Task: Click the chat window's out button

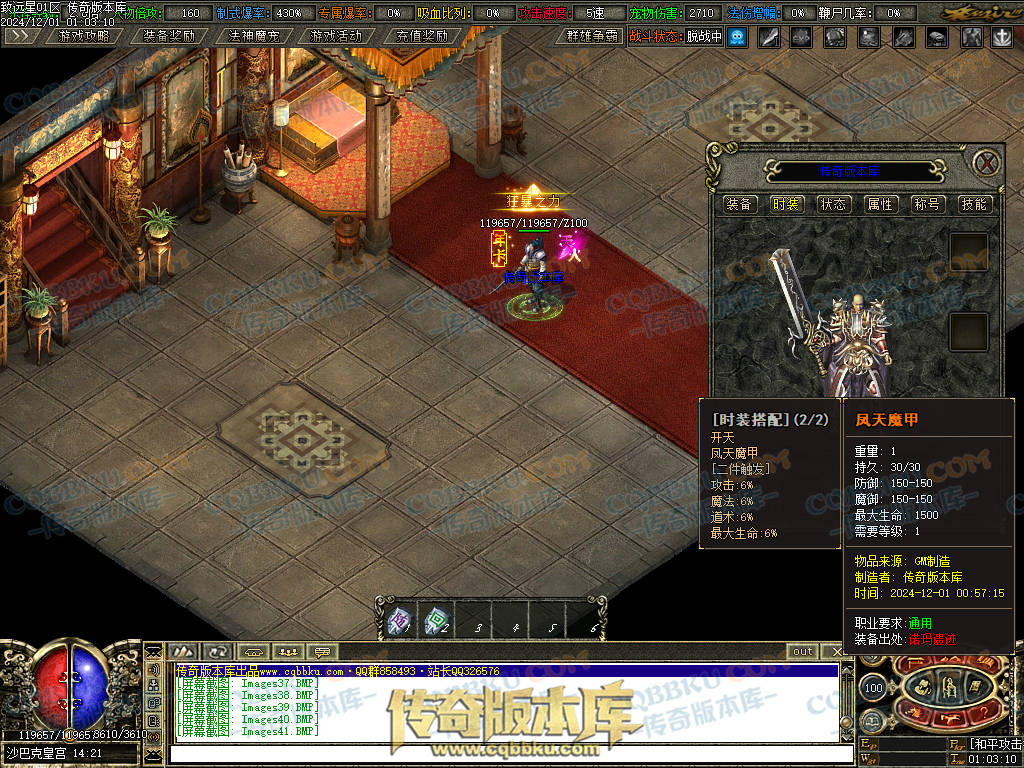Action: pyautogui.click(x=803, y=652)
